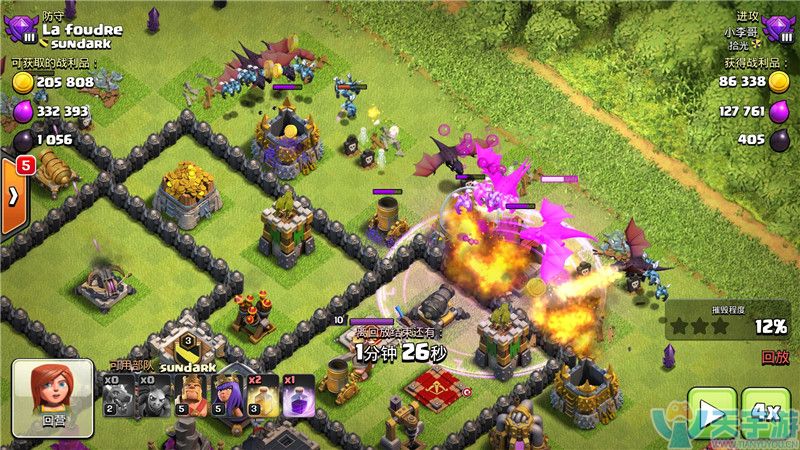800x450 pixels.
Task: Tap the Return Home villager button
Action: pyautogui.click(x=52, y=398)
